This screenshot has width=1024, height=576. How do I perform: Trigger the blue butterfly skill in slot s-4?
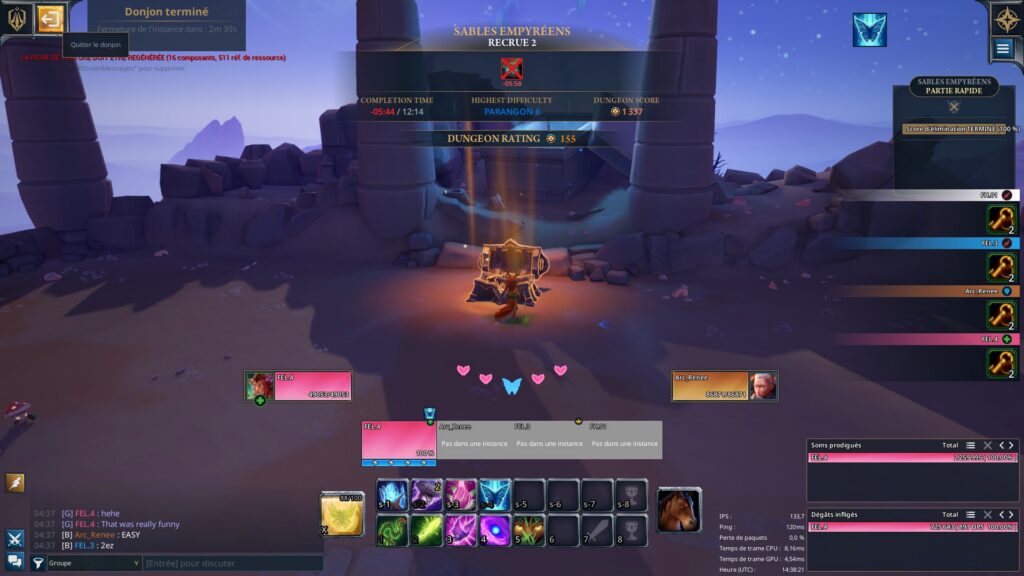point(495,495)
